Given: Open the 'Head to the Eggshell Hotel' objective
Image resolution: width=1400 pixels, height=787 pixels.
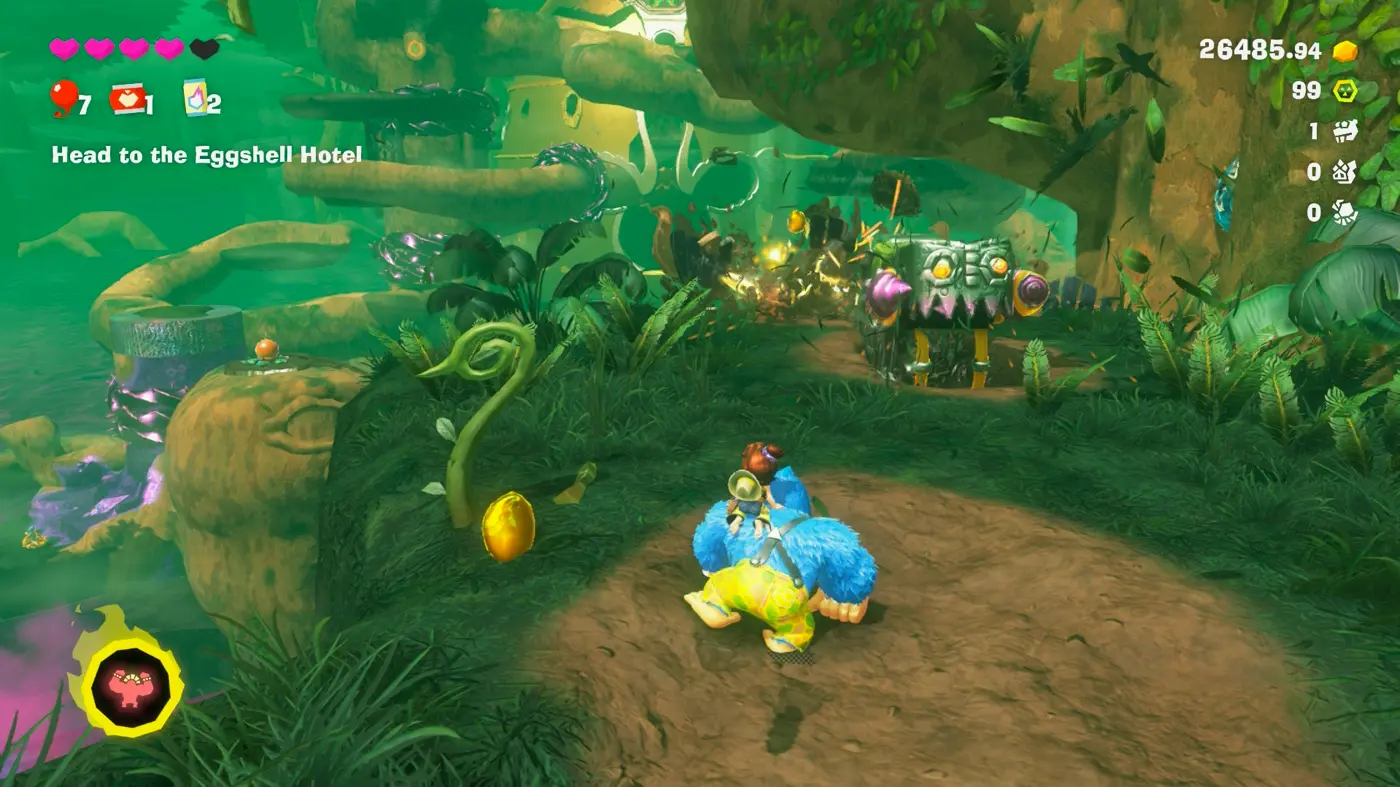Looking at the screenshot, I should pyautogui.click(x=207, y=155).
